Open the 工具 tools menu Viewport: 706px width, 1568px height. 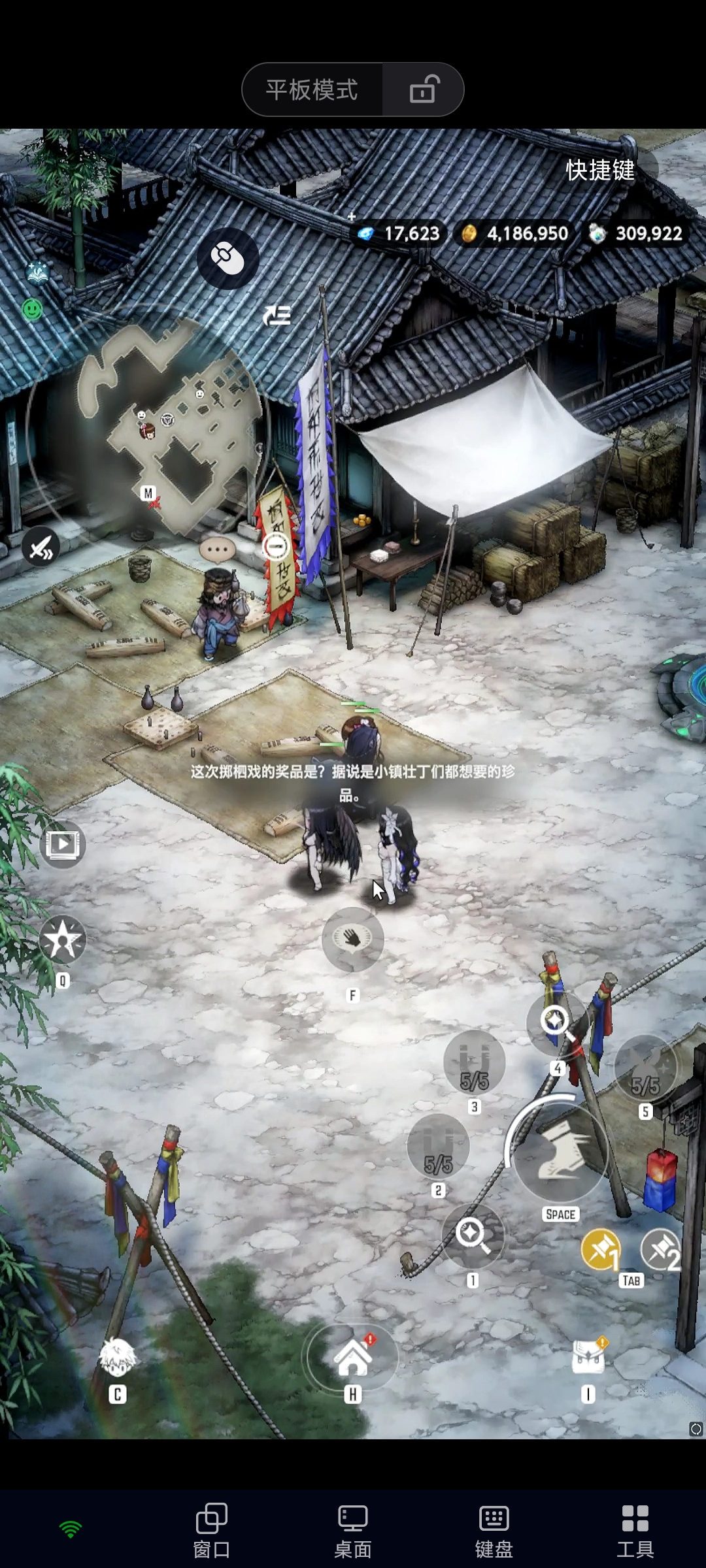635,1529
